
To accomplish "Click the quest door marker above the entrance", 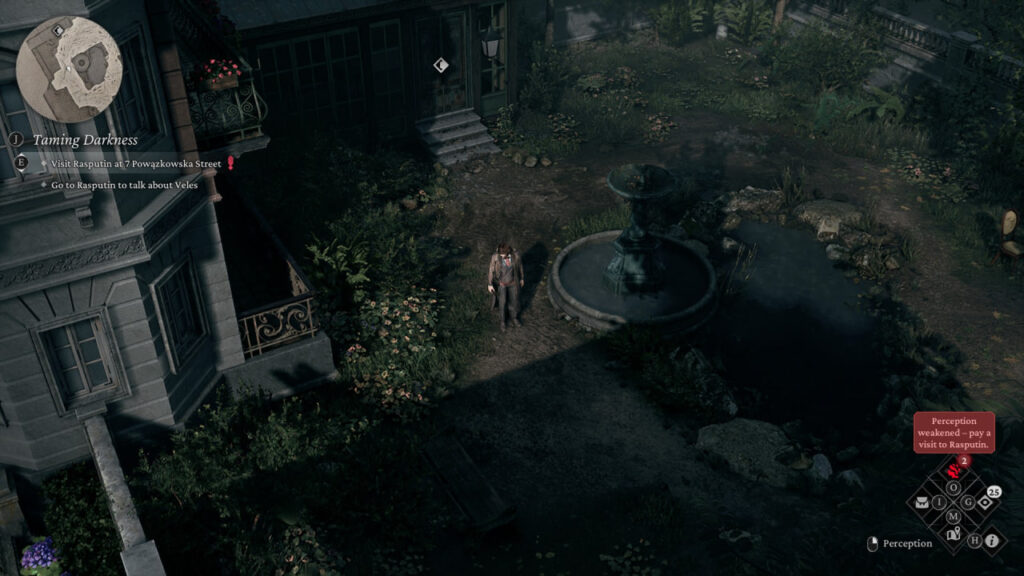I will 441,65.
